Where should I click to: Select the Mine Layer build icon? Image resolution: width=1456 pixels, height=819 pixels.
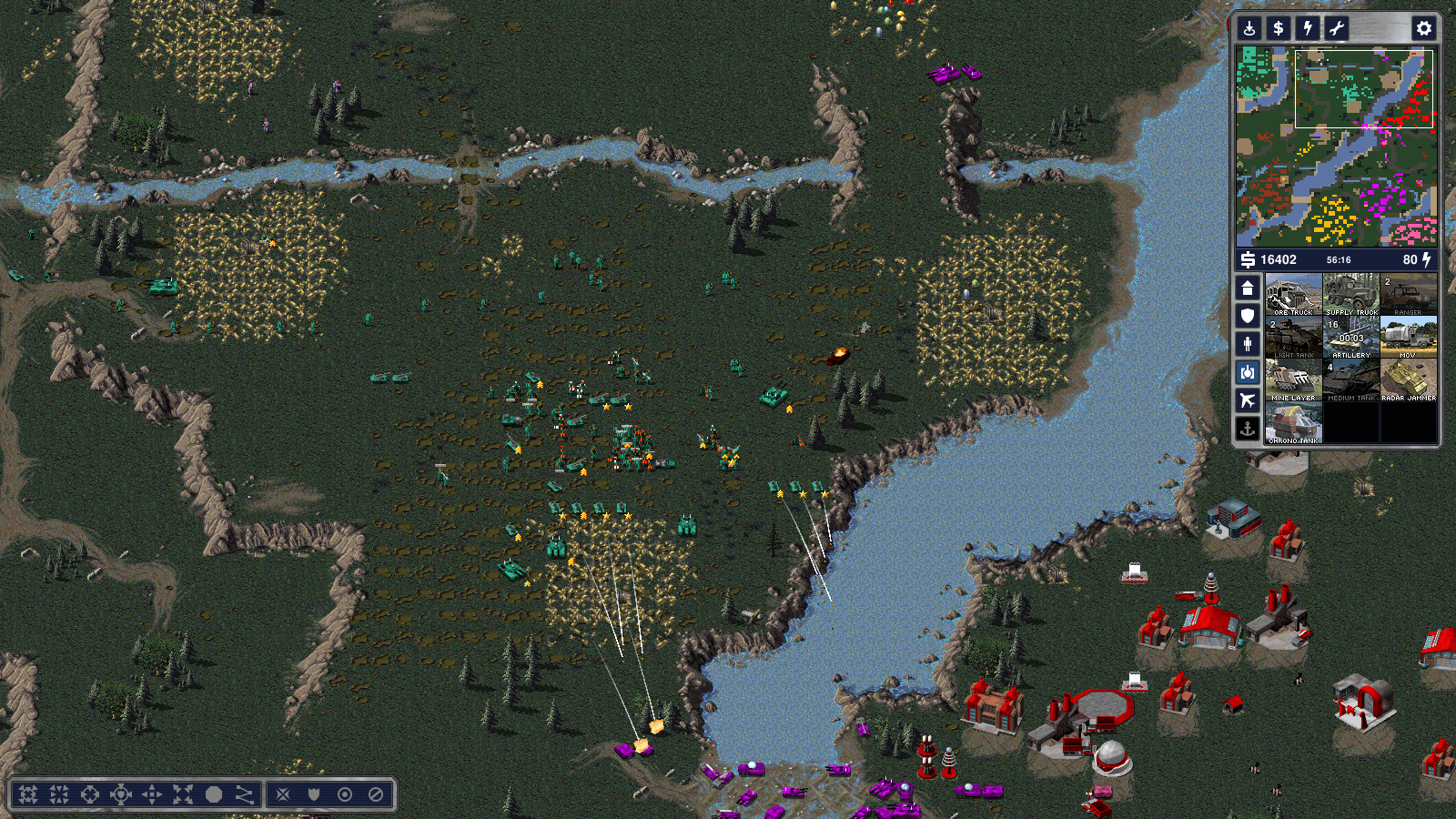[1293, 380]
